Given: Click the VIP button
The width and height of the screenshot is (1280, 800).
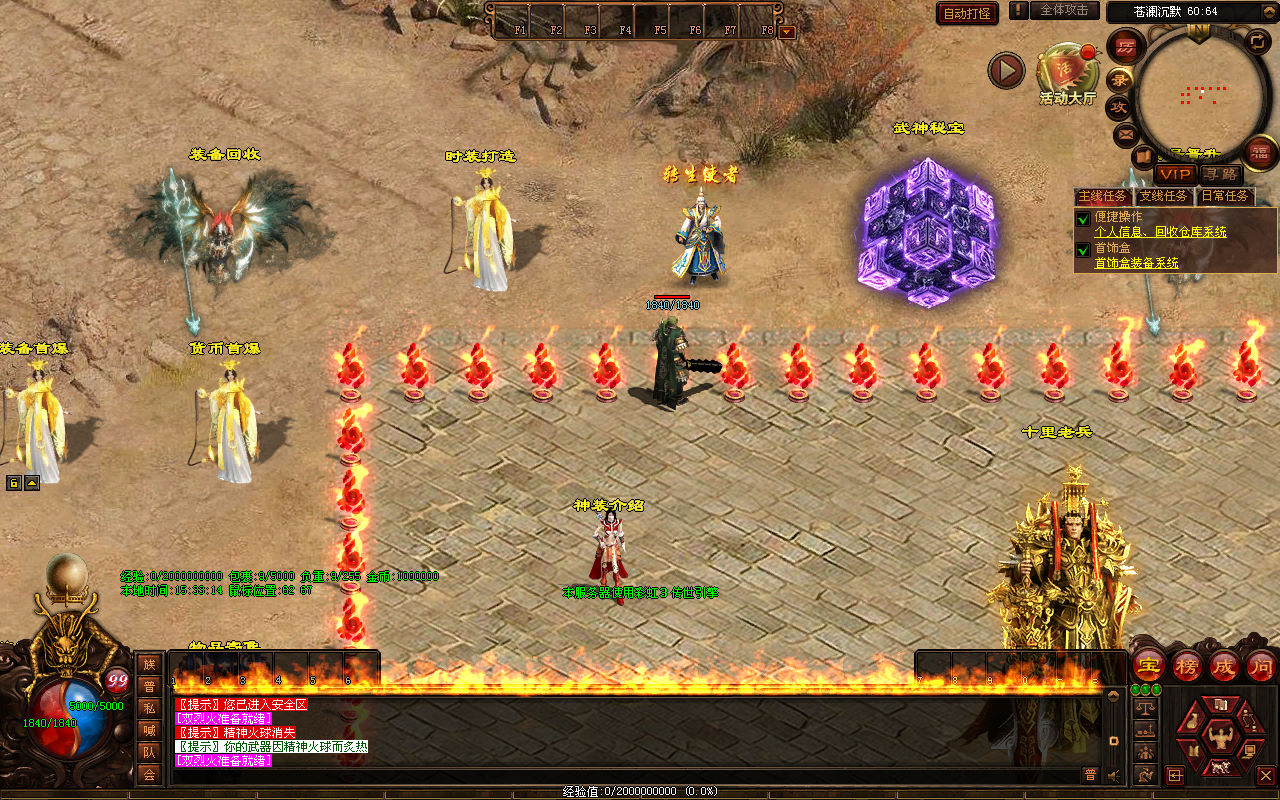Looking at the screenshot, I should (x=1175, y=174).
